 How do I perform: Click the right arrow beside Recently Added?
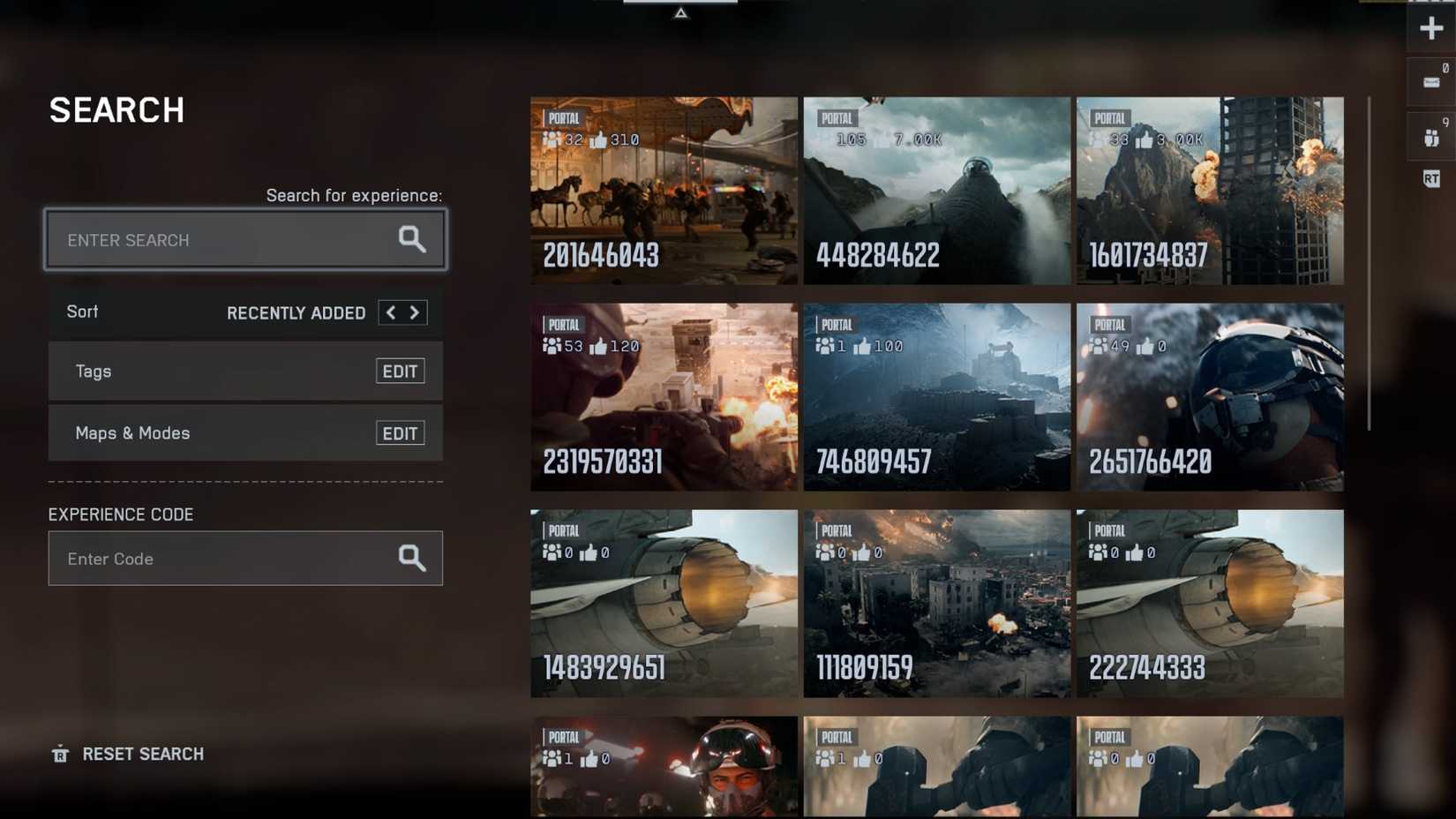coord(415,312)
